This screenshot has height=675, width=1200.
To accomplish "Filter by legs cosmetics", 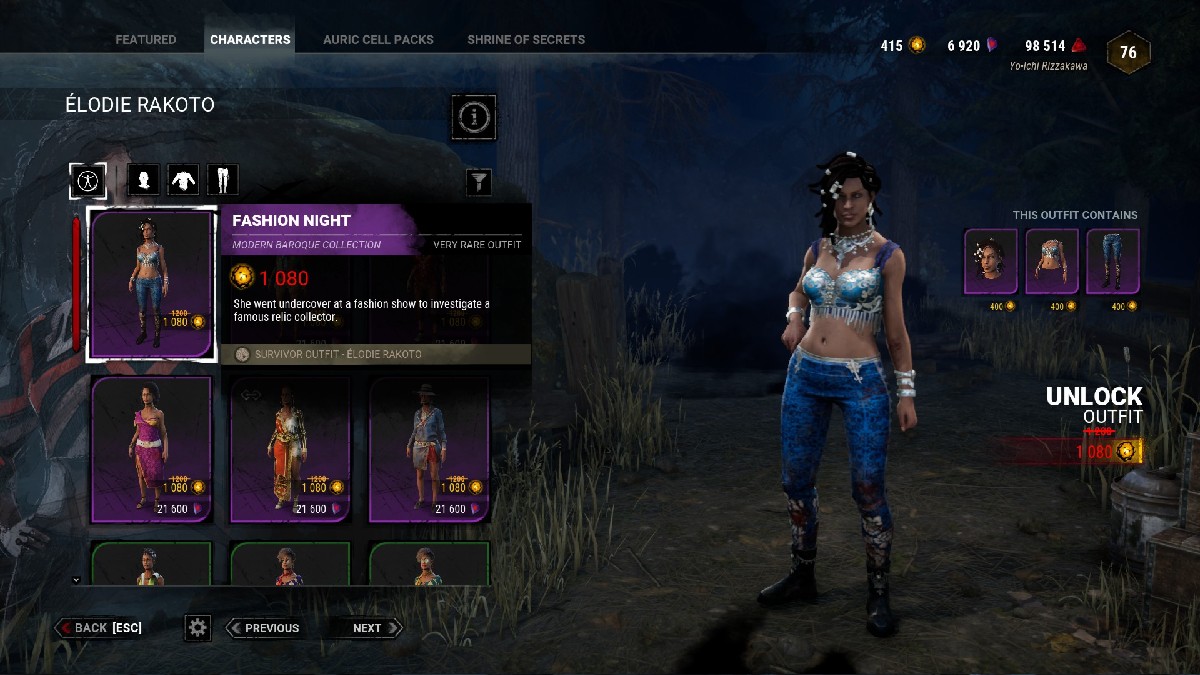I will tap(222, 180).
